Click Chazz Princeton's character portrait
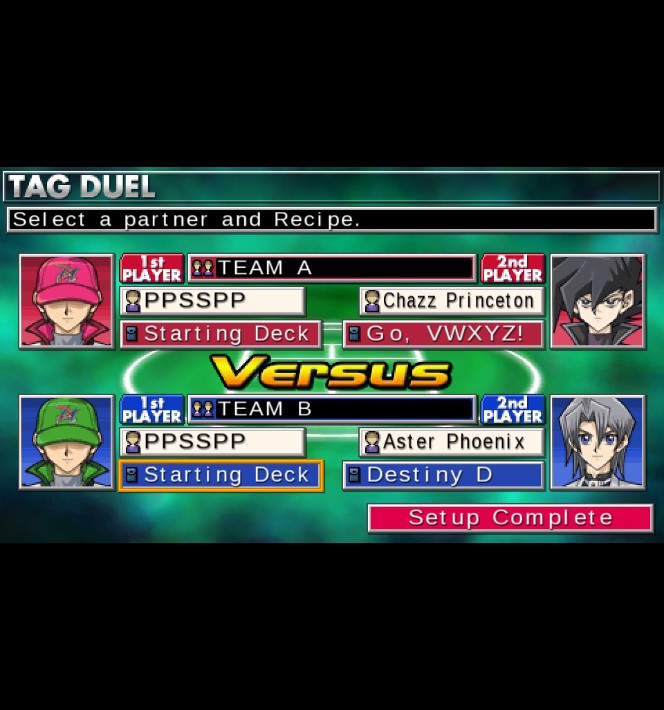664x710 pixels. point(597,301)
